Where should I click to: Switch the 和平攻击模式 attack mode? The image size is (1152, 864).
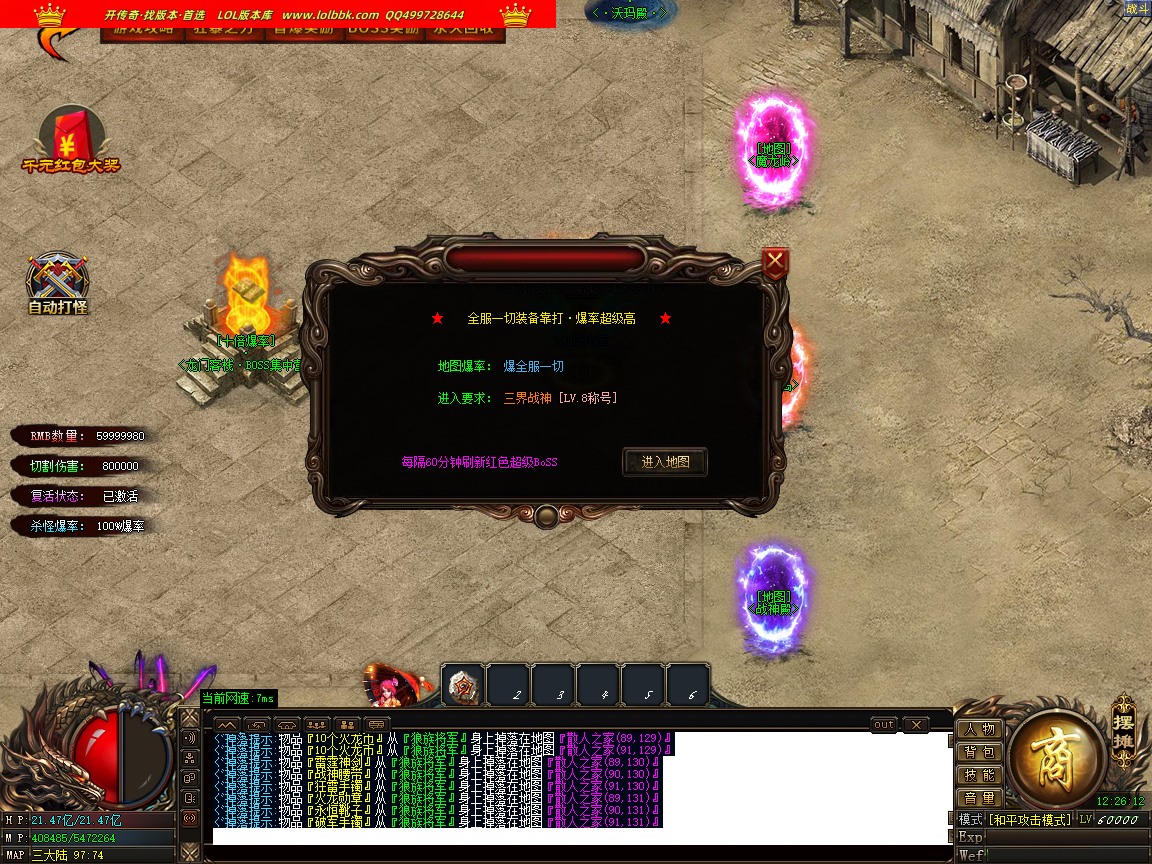1029,819
